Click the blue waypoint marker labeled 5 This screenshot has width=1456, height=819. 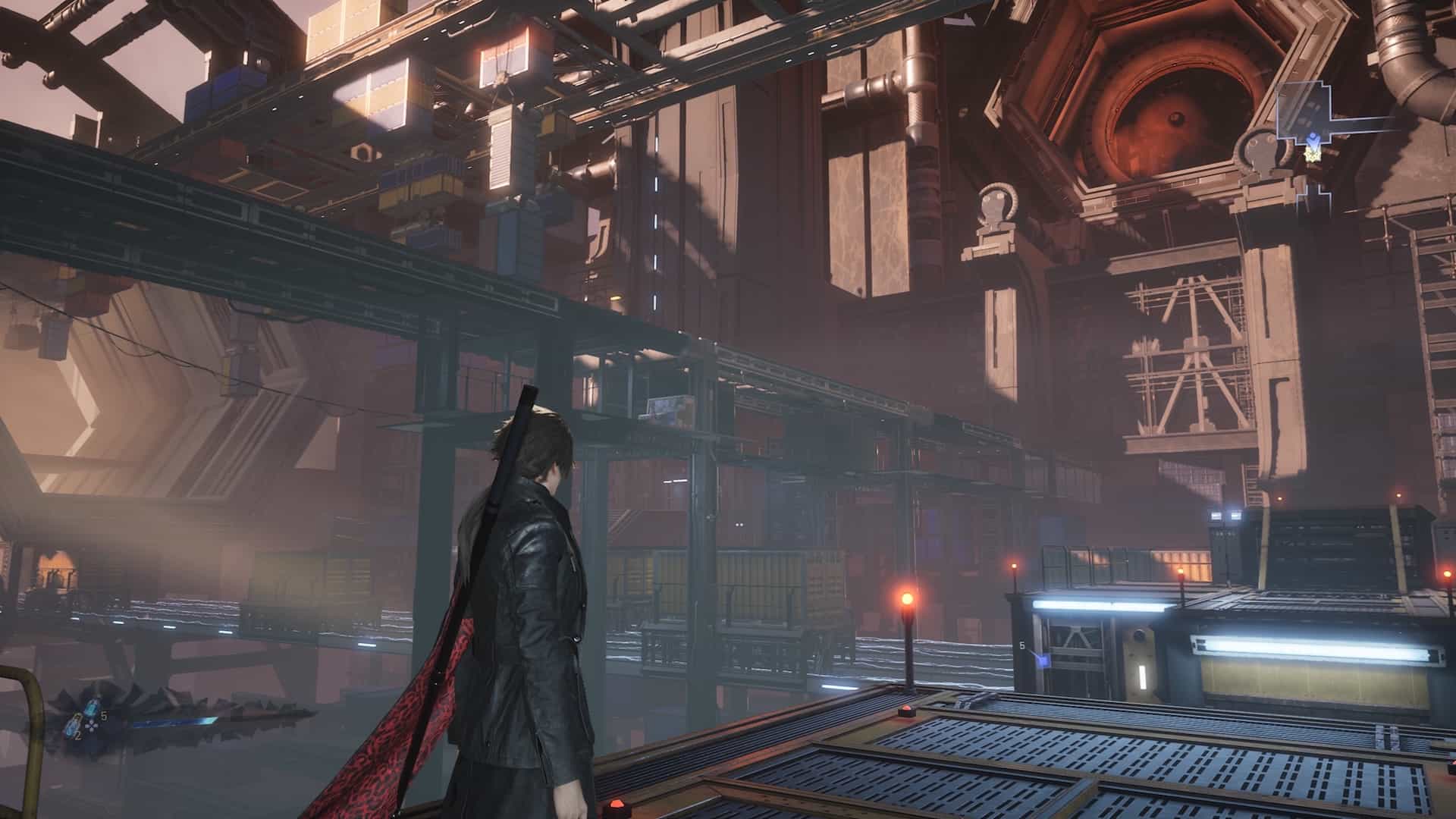tap(1043, 661)
